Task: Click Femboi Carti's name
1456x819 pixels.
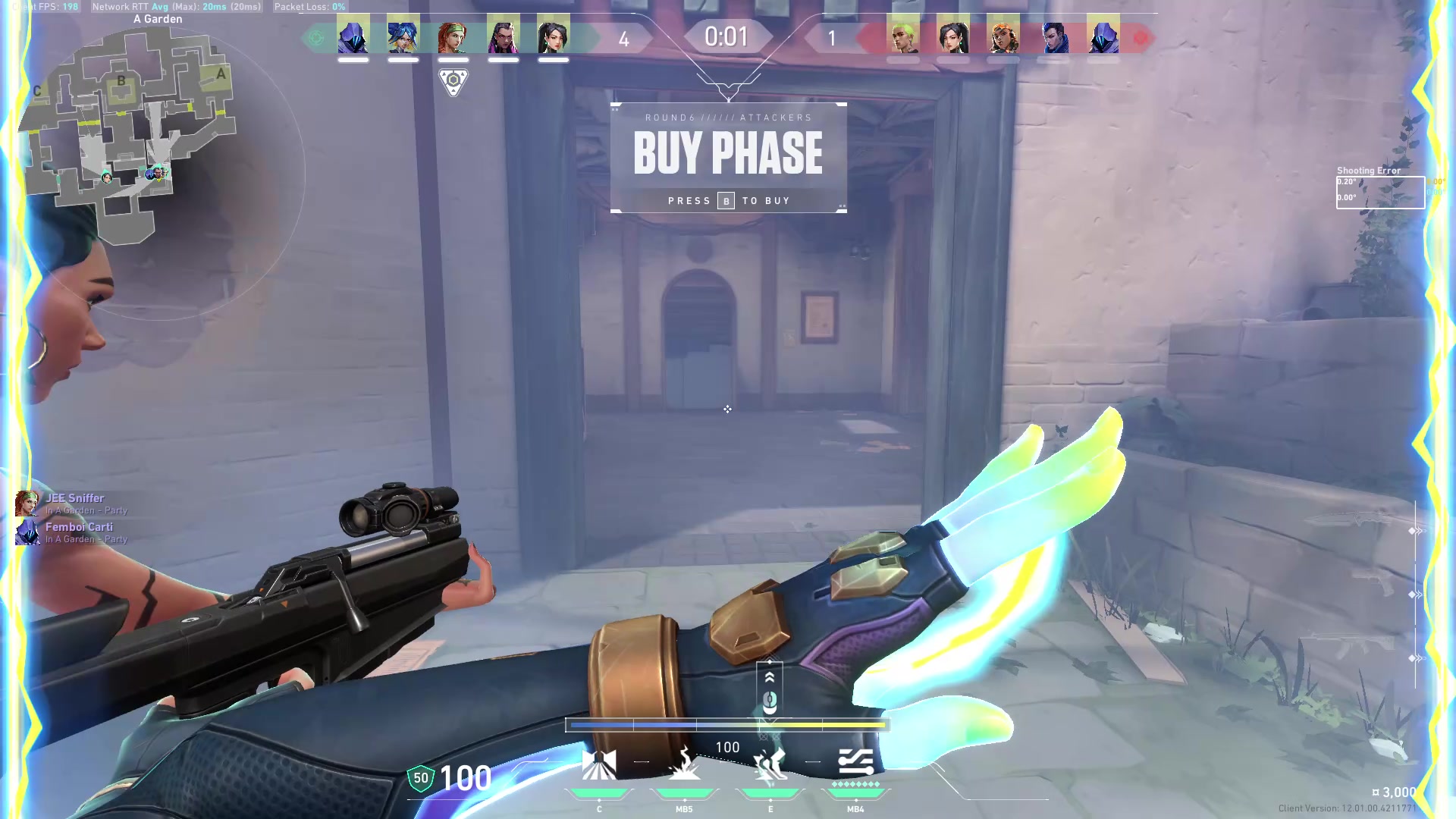Action: tap(80, 526)
